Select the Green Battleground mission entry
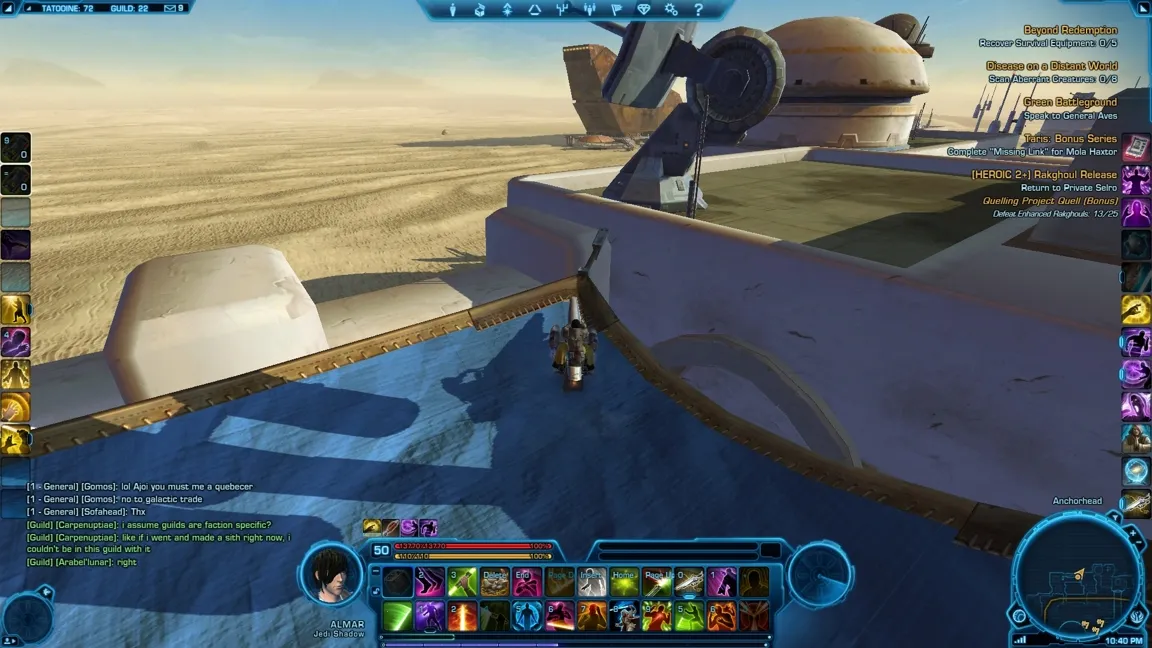The image size is (1152, 648). tap(1070, 102)
